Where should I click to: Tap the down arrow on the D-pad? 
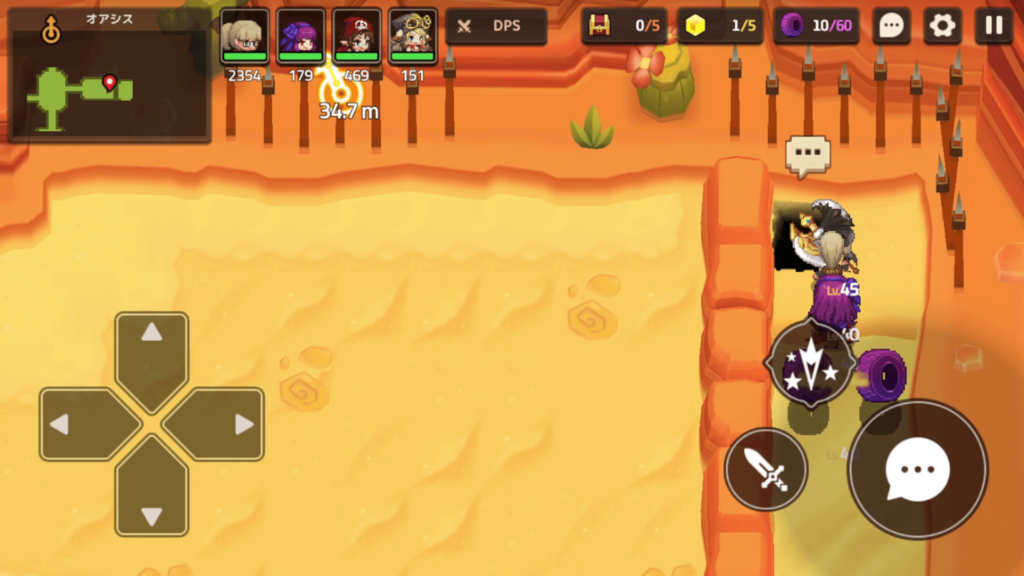(x=151, y=494)
